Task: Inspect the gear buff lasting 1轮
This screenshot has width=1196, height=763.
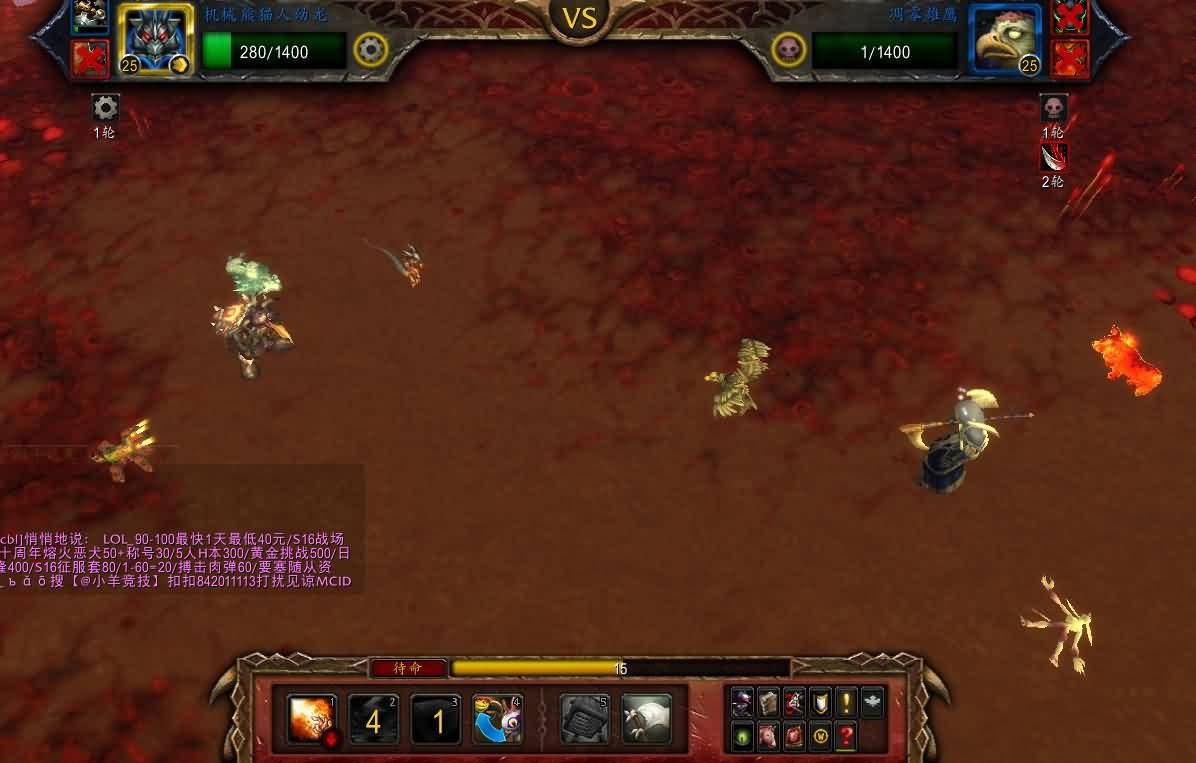Action: point(105,107)
